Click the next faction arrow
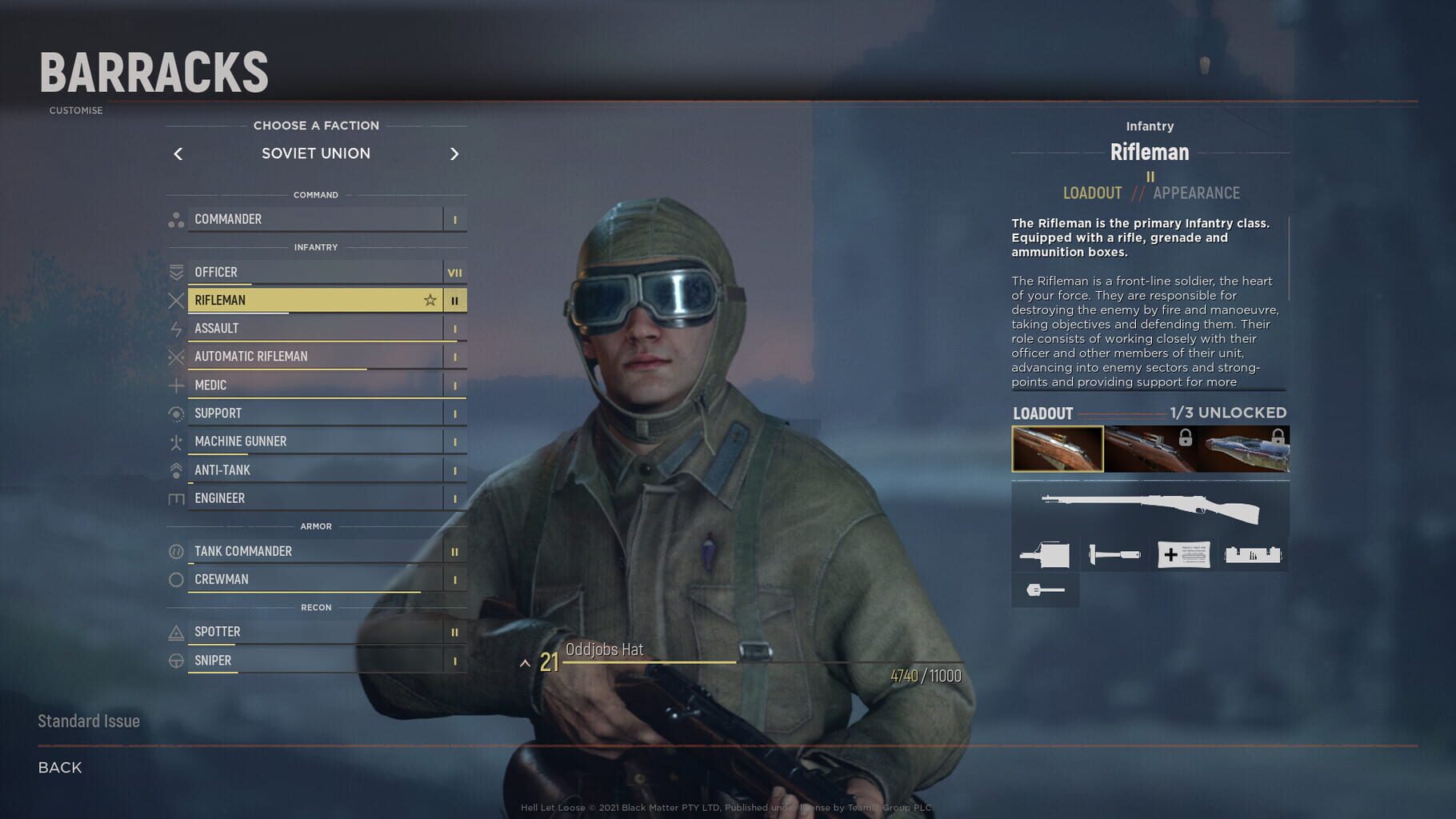Viewport: 1456px width, 819px height. [455, 154]
